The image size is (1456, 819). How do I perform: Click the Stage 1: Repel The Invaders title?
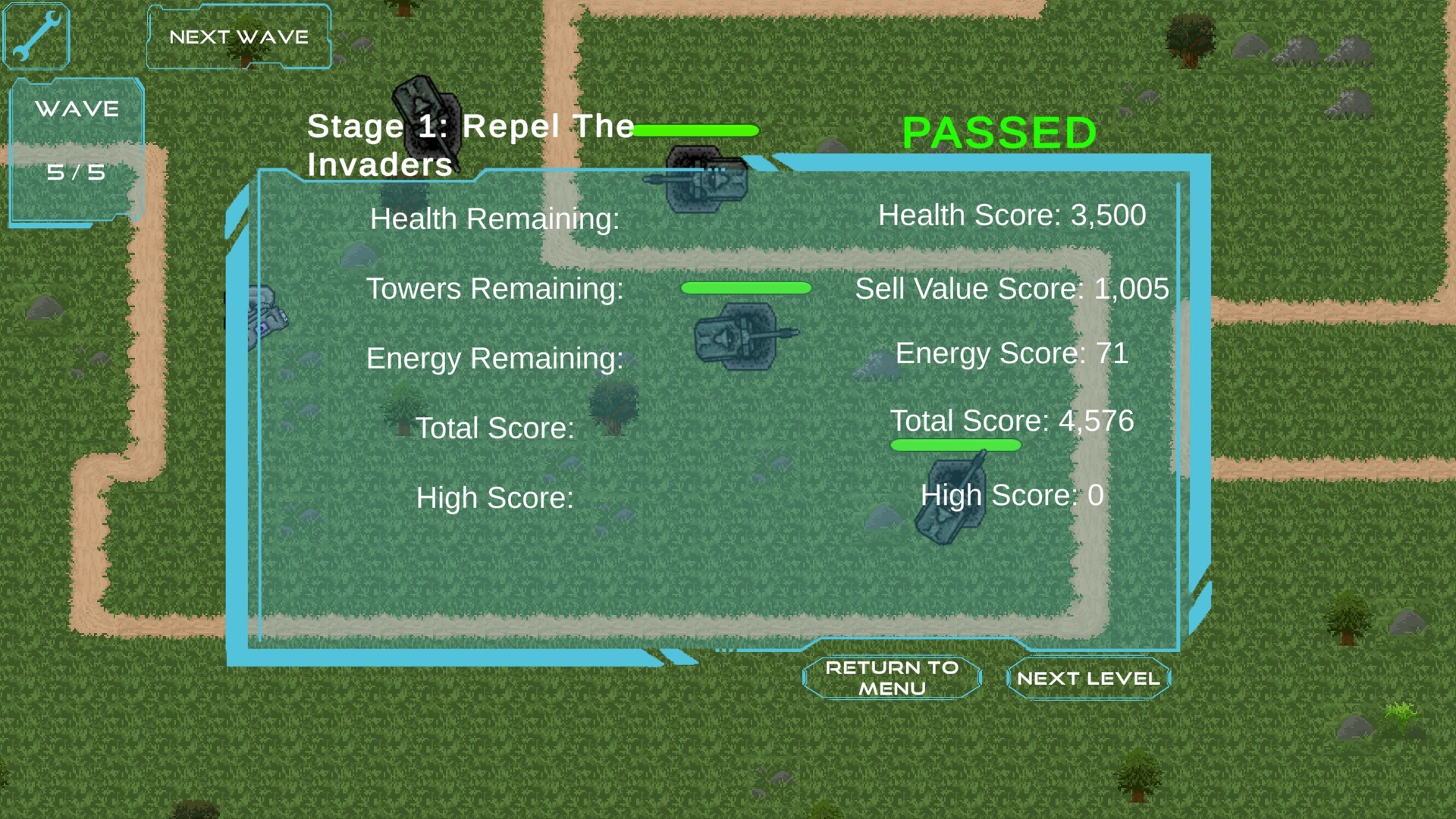(470, 144)
